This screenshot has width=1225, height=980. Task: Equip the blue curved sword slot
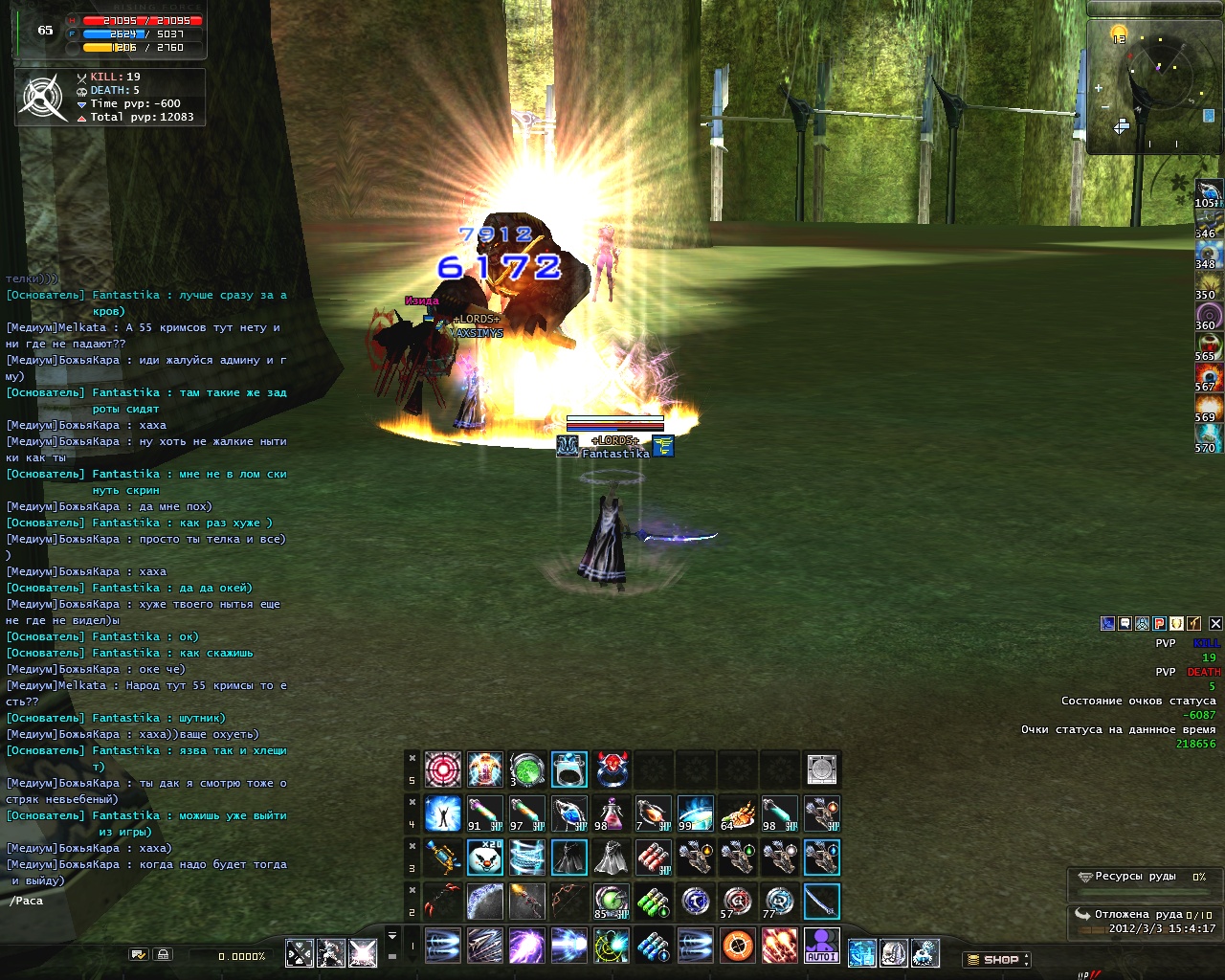coord(821,902)
